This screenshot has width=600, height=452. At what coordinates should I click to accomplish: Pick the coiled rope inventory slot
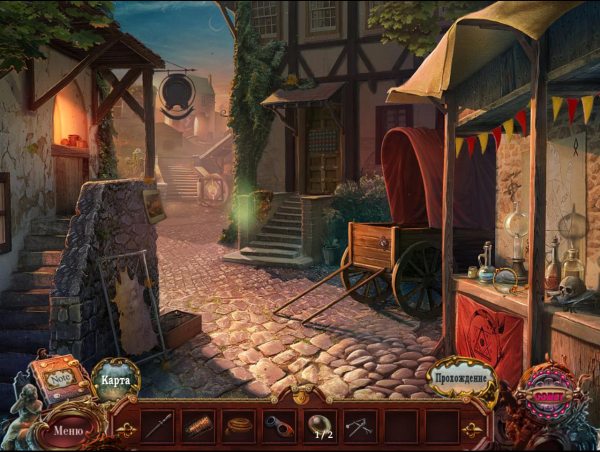click(x=238, y=426)
